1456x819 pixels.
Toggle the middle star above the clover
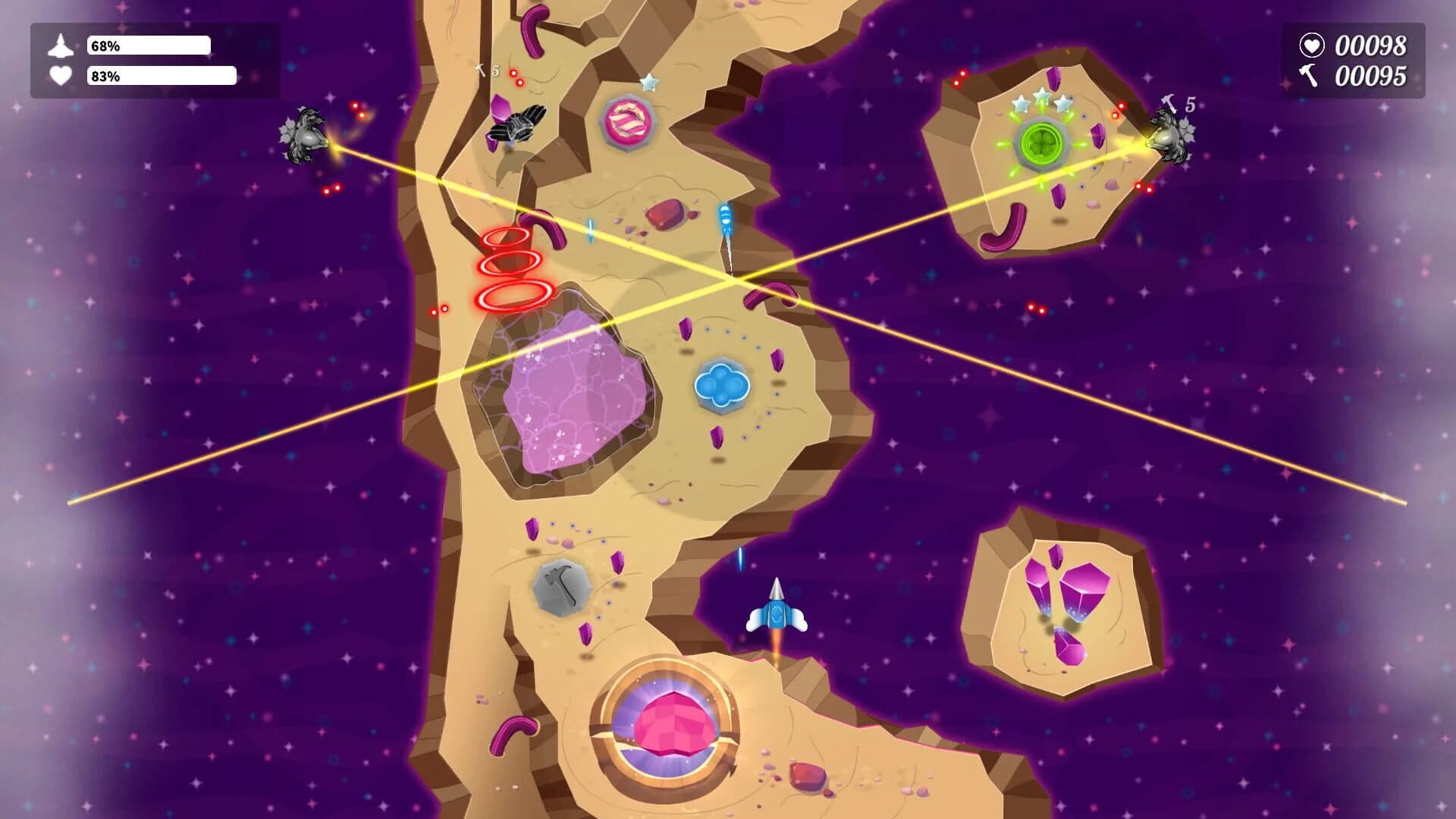pyautogui.click(x=1041, y=96)
